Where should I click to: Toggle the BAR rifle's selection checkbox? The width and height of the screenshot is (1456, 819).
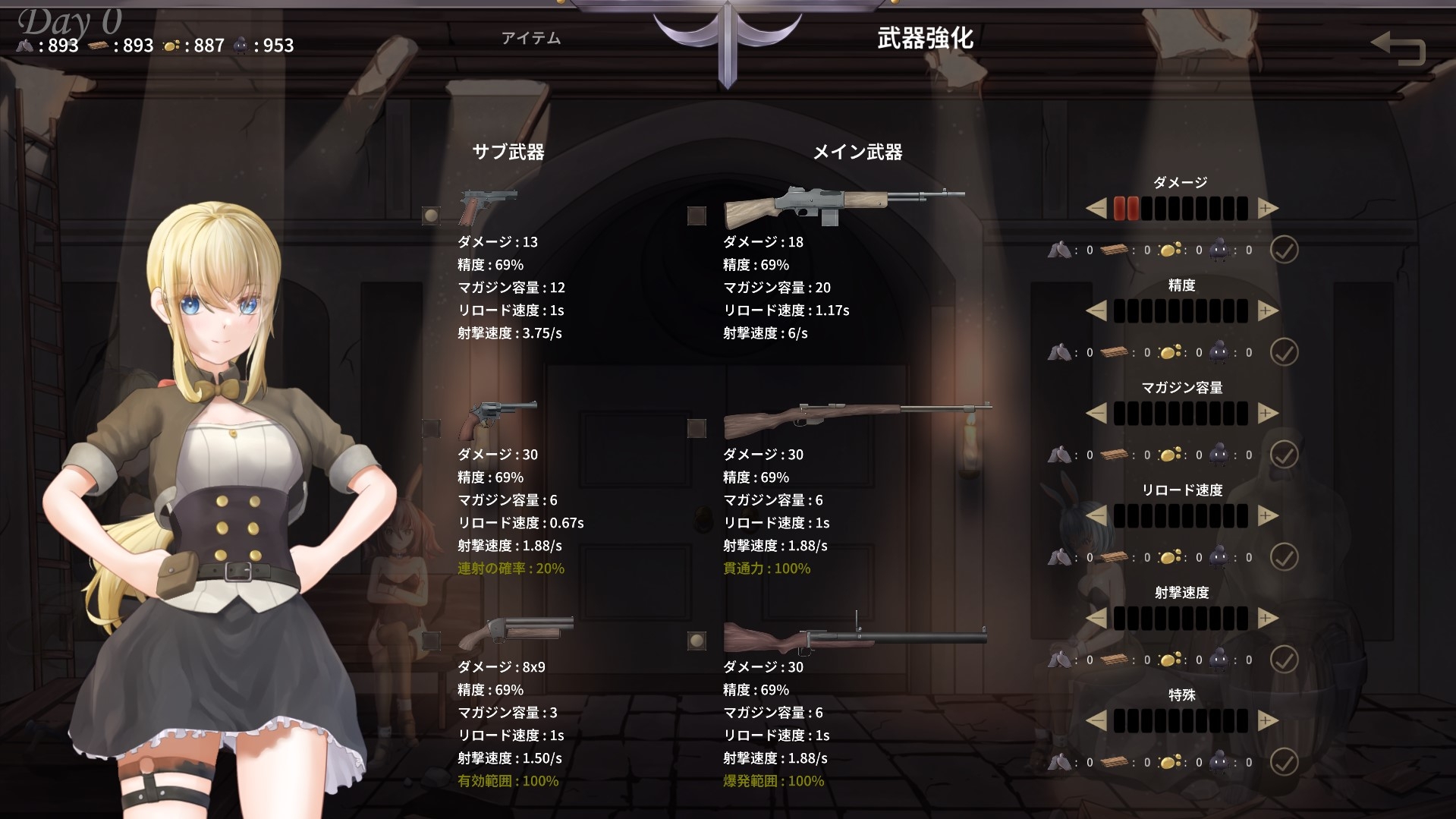tap(695, 215)
